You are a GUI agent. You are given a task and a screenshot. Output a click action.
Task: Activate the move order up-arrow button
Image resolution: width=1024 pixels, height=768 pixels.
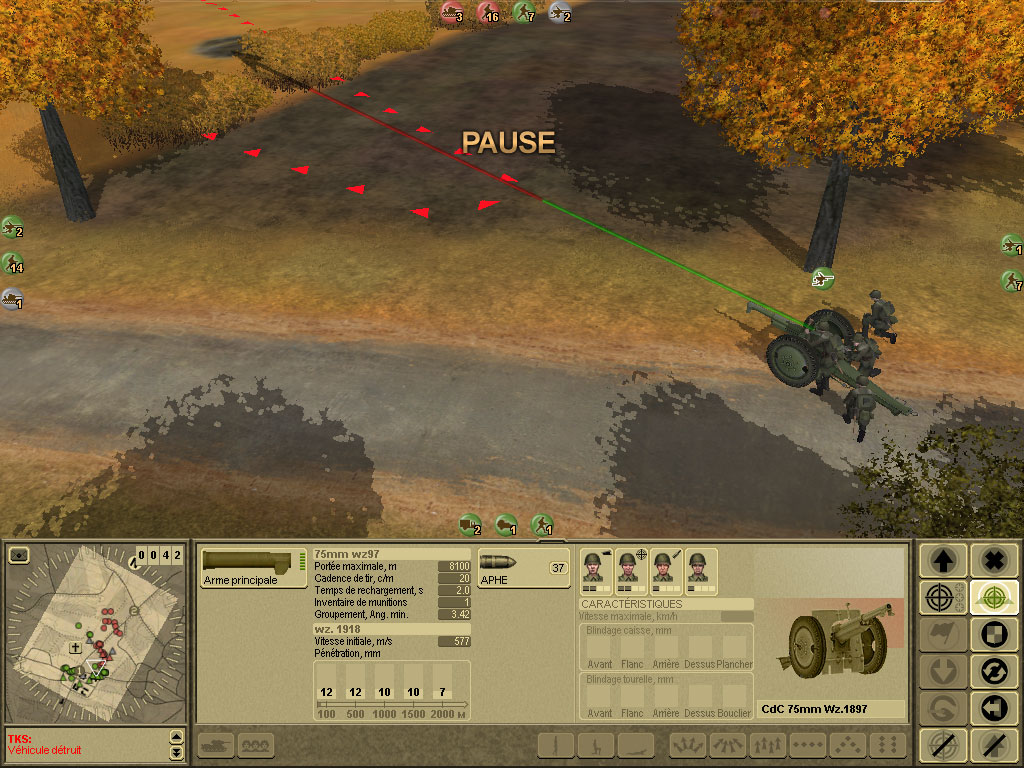point(942,560)
